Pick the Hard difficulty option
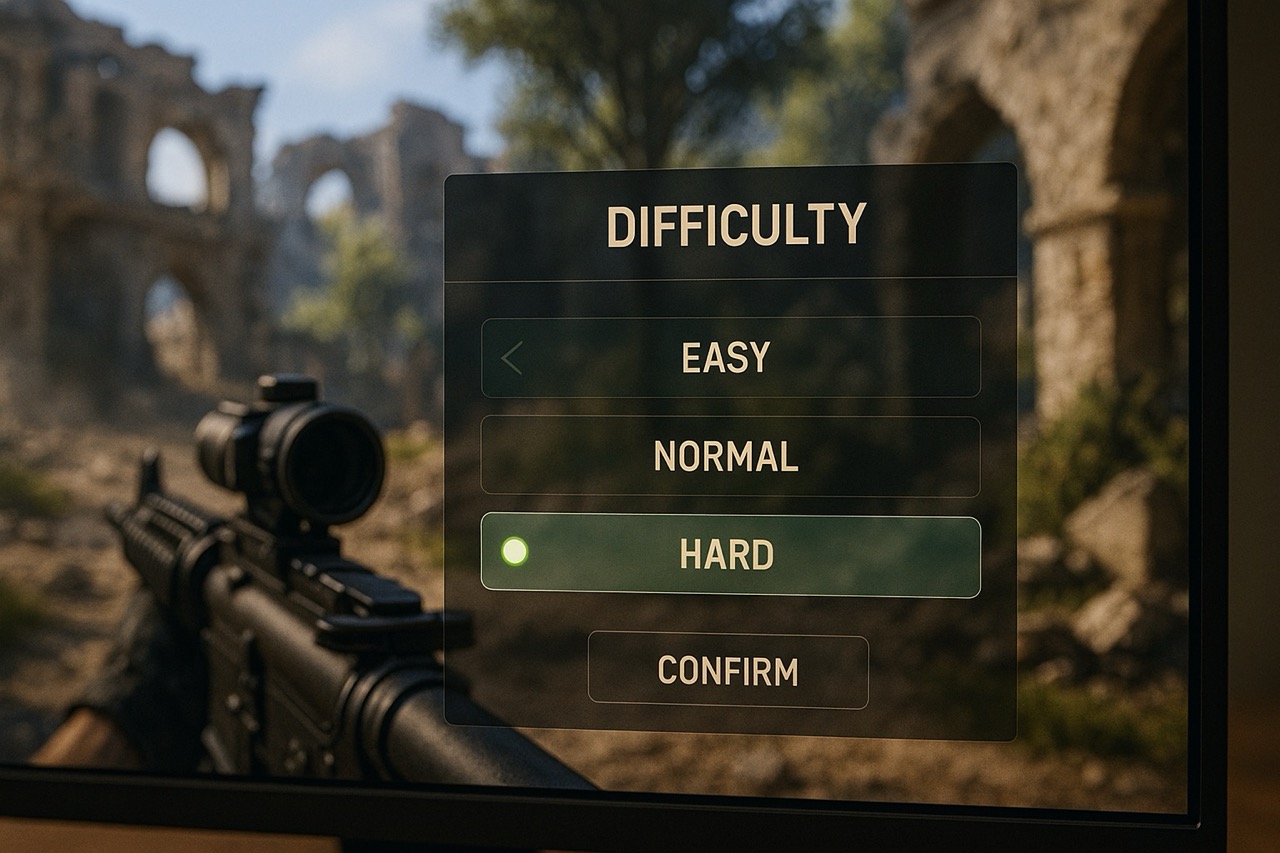 tap(727, 555)
